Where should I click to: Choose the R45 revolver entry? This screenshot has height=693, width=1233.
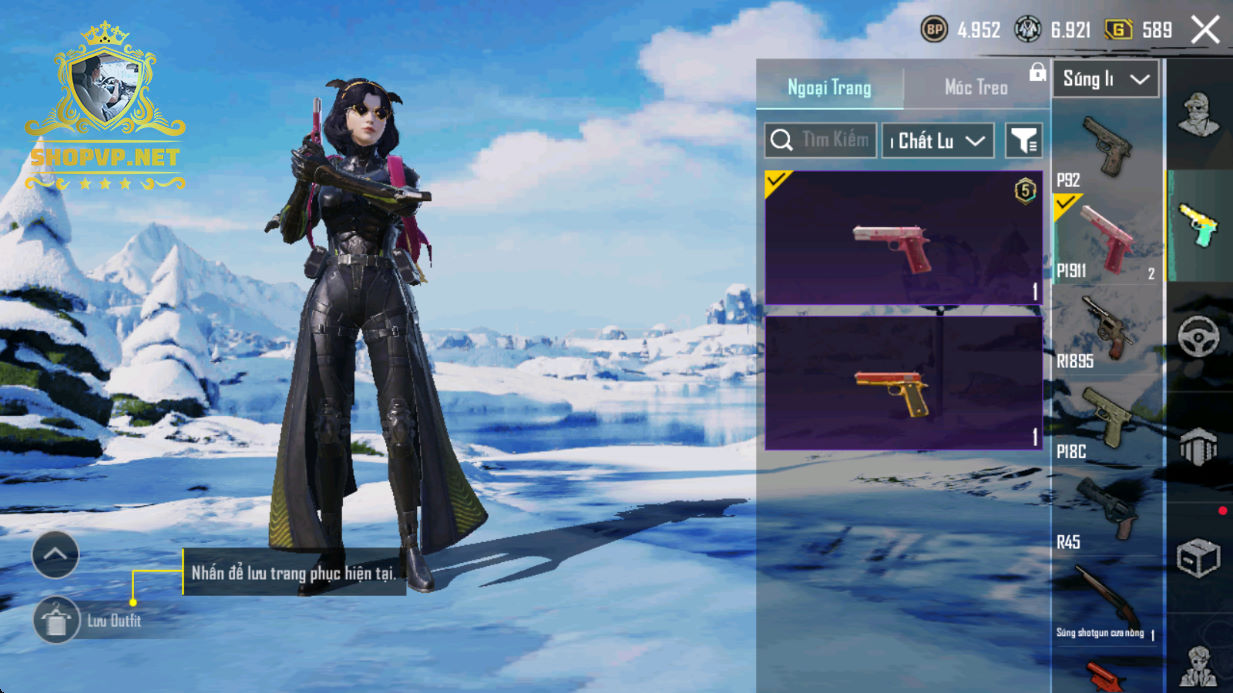1106,510
